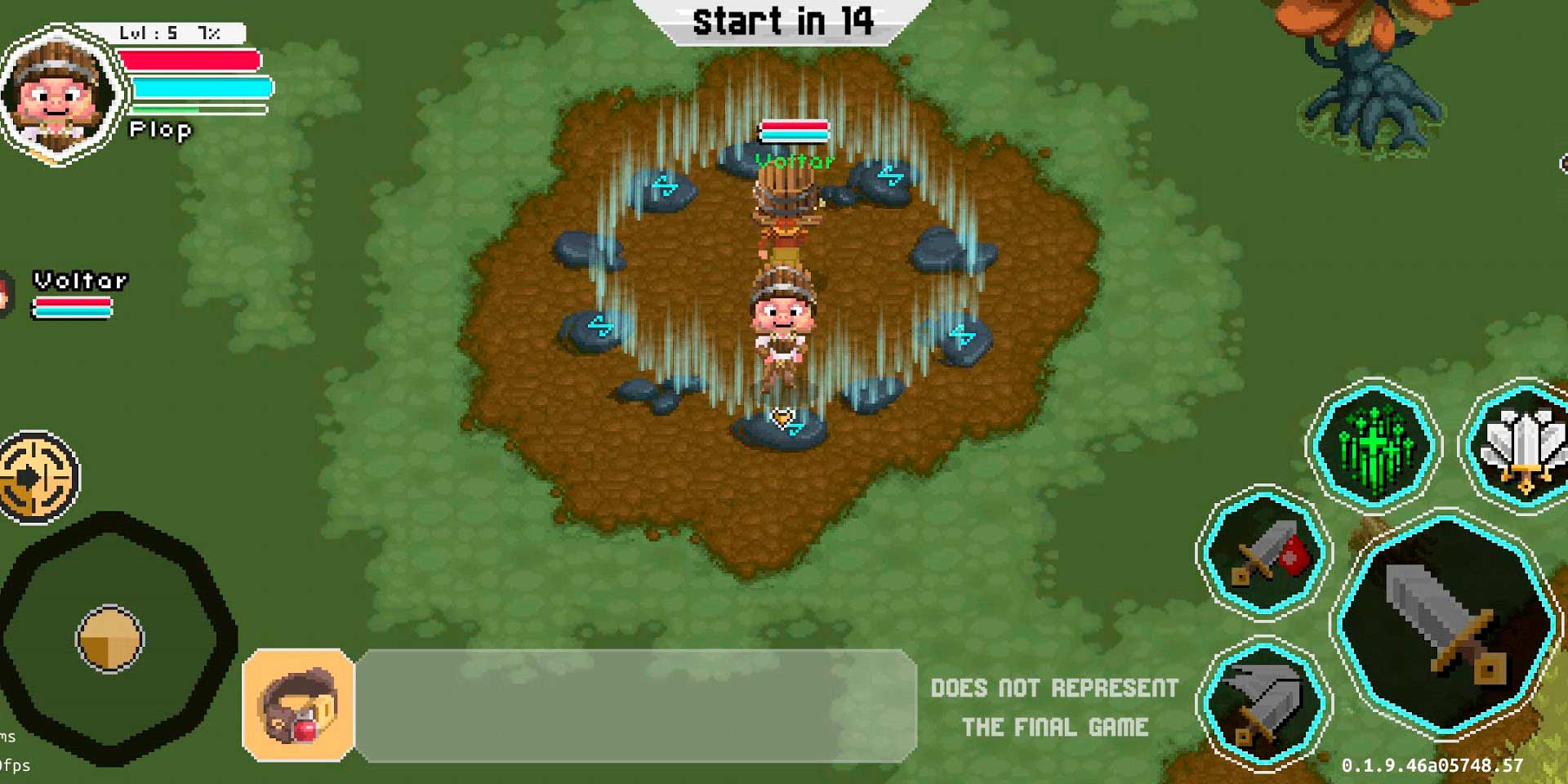
Task: Trigger the sword with red shield skill
Action: pos(1264,552)
